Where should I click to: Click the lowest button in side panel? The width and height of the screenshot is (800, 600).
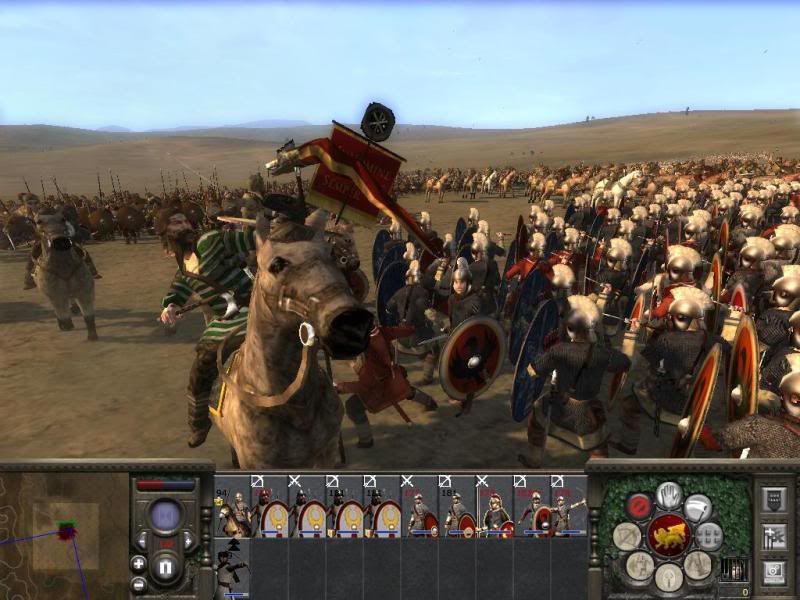(773, 572)
